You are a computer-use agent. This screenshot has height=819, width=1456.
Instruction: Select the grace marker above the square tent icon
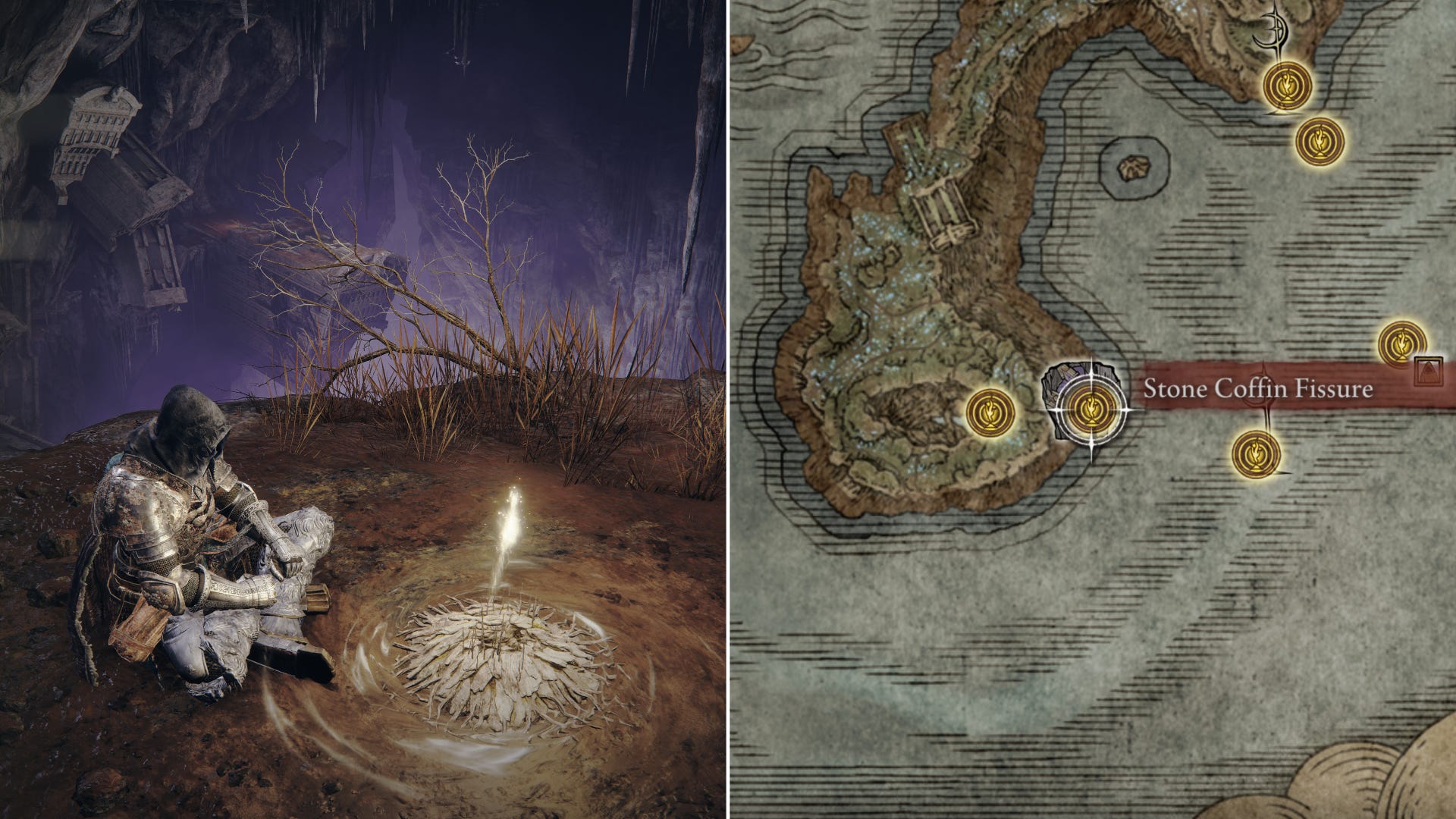pyautogui.click(x=1402, y=344)
